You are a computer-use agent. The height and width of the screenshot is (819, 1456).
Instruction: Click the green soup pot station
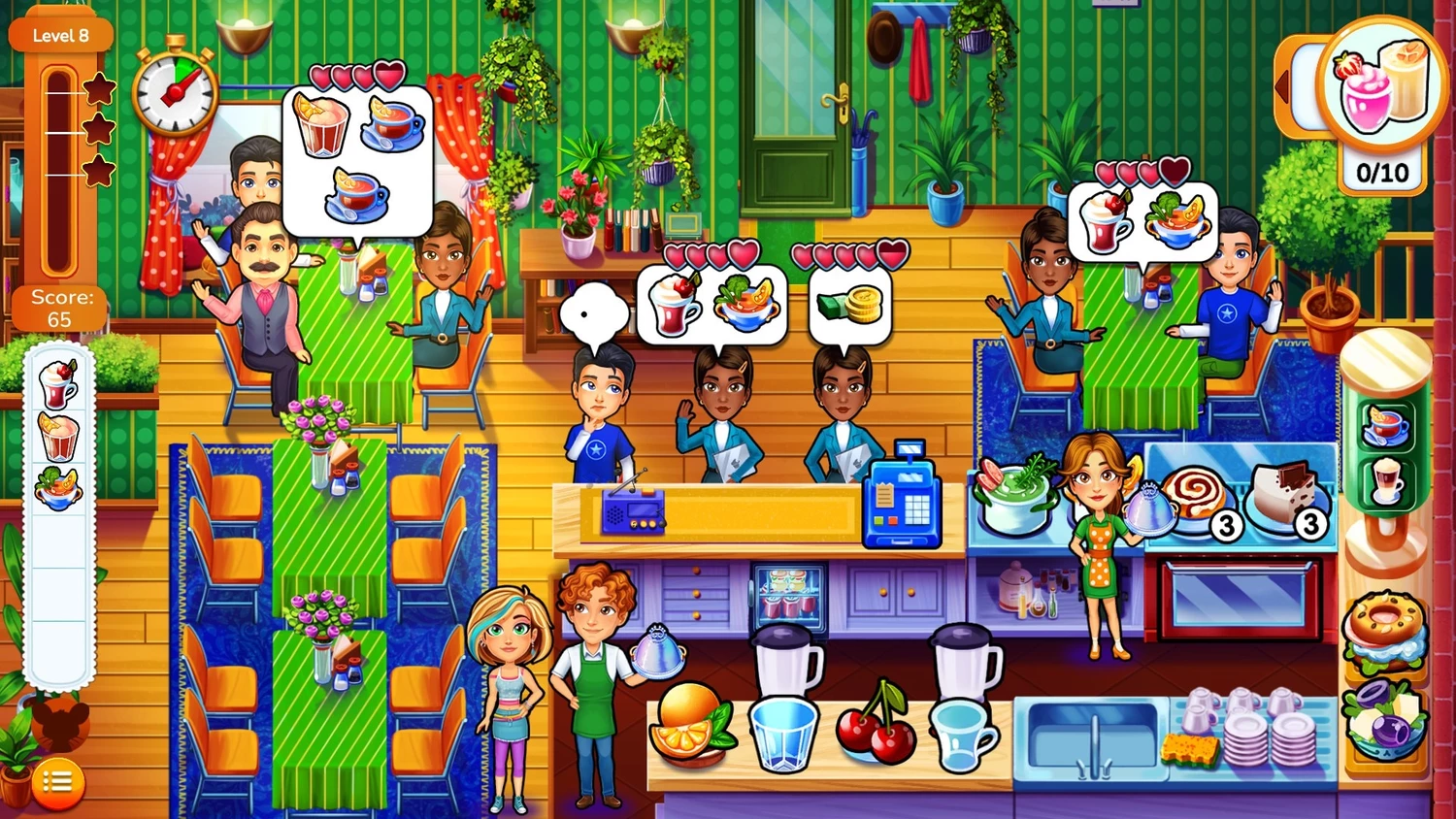(x=1015, y=495)
